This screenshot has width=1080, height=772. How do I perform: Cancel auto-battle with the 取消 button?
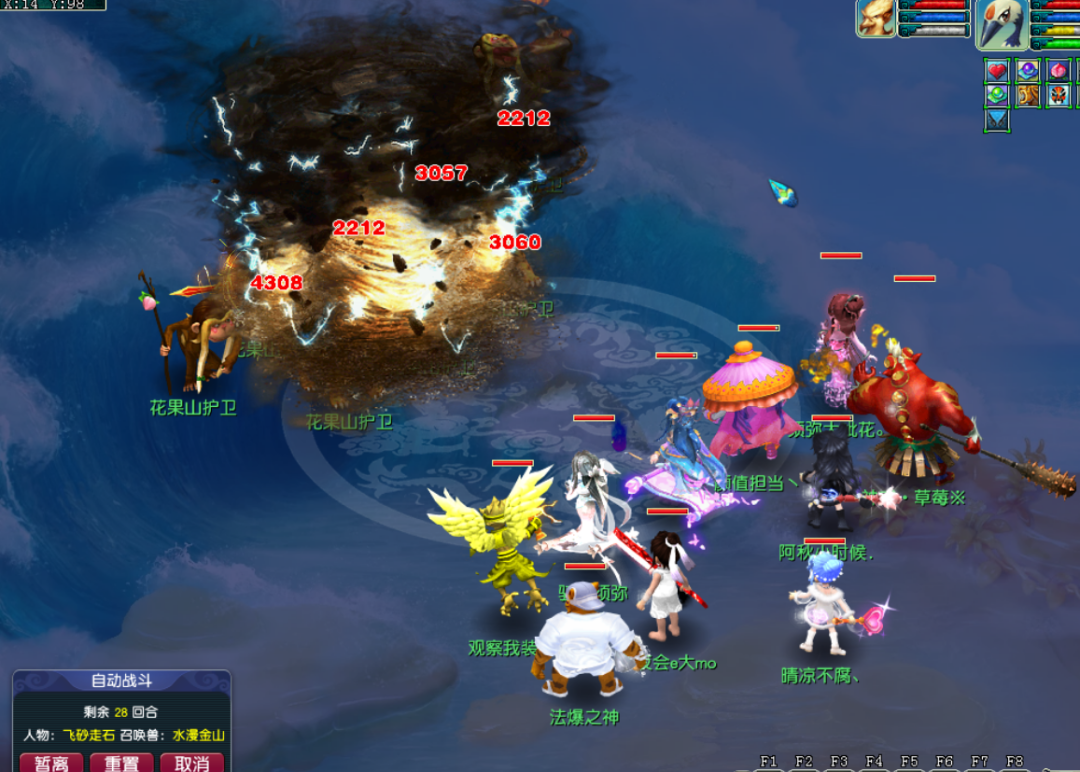click(191, 763)
